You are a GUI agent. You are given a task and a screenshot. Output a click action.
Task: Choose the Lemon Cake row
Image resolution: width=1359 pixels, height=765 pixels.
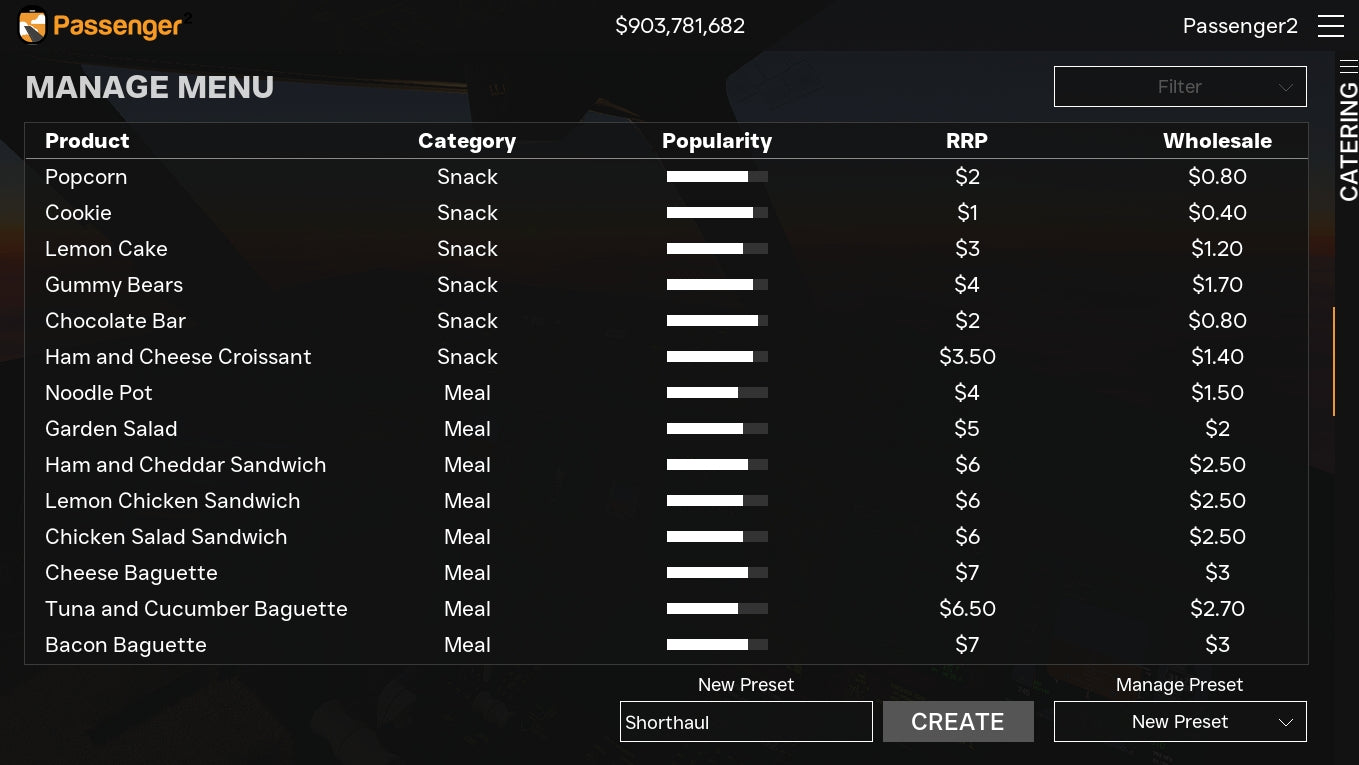point(106,249)
